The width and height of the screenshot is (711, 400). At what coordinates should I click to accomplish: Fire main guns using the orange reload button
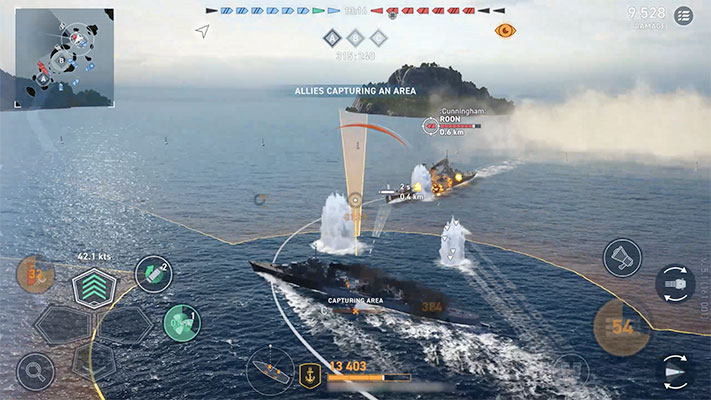click(x=622, y=327)
